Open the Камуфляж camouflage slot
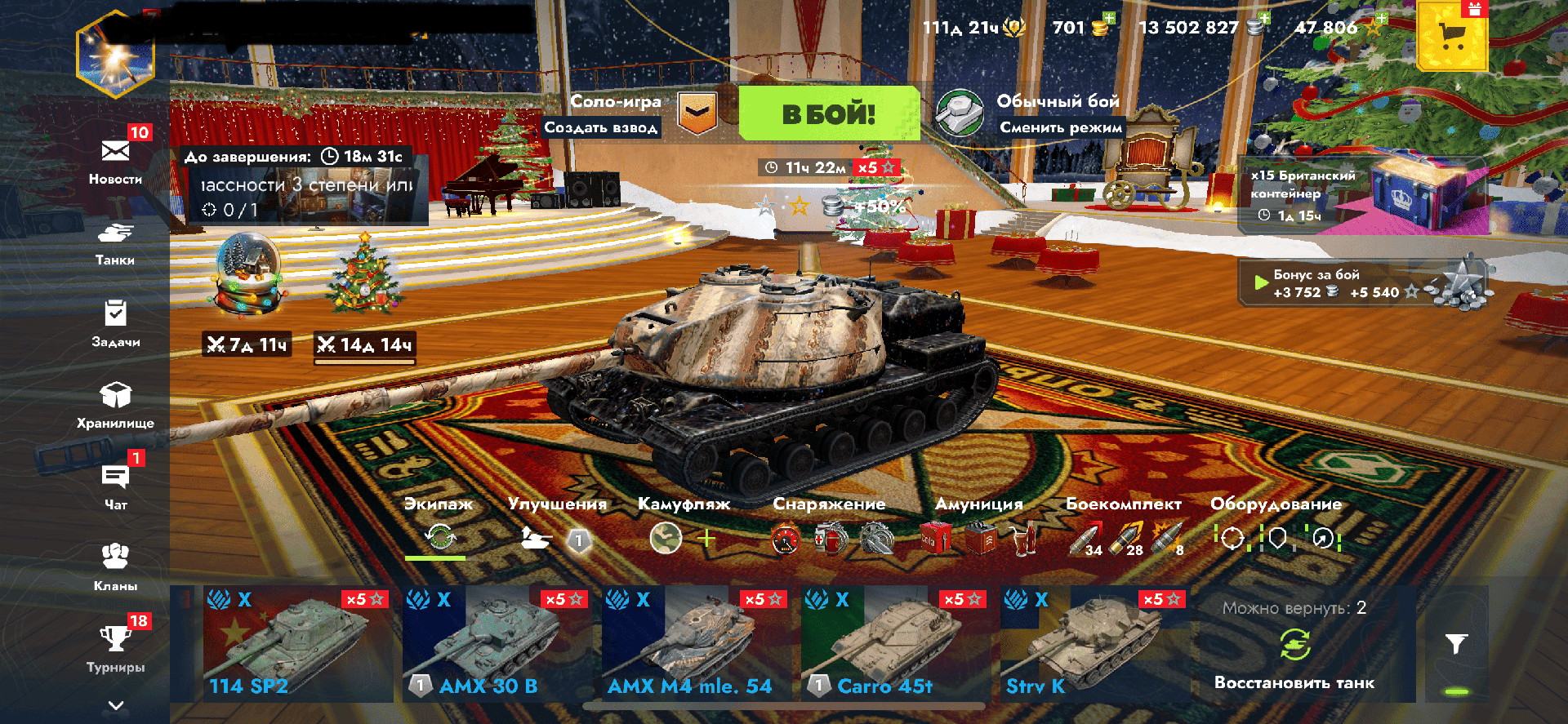The image size is (1568, 724). point(666,539)
